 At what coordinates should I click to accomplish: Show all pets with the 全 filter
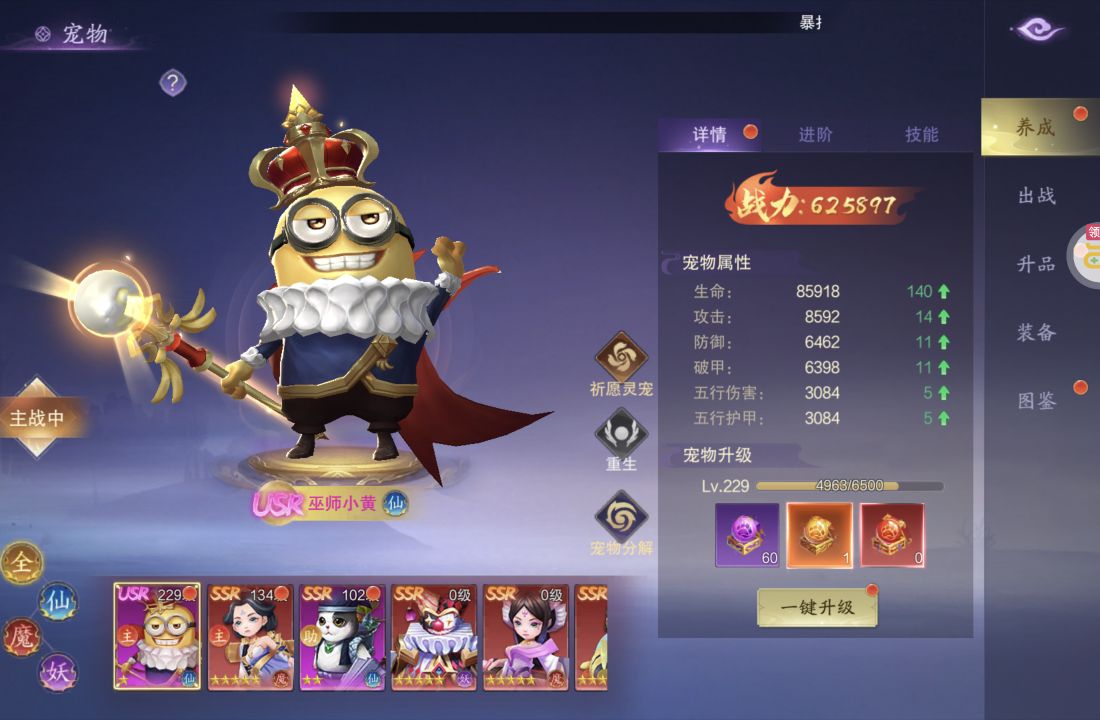coord(21,564)
